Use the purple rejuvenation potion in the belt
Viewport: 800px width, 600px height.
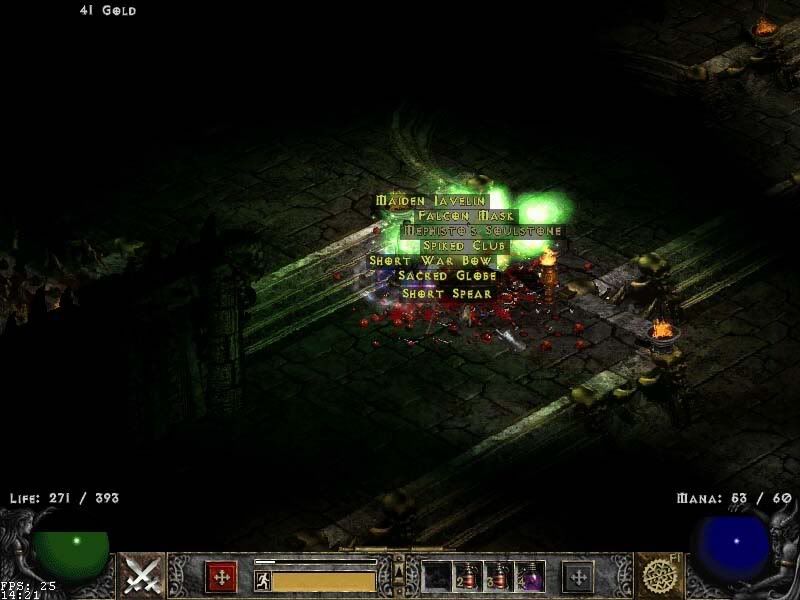tap(530, 576)
